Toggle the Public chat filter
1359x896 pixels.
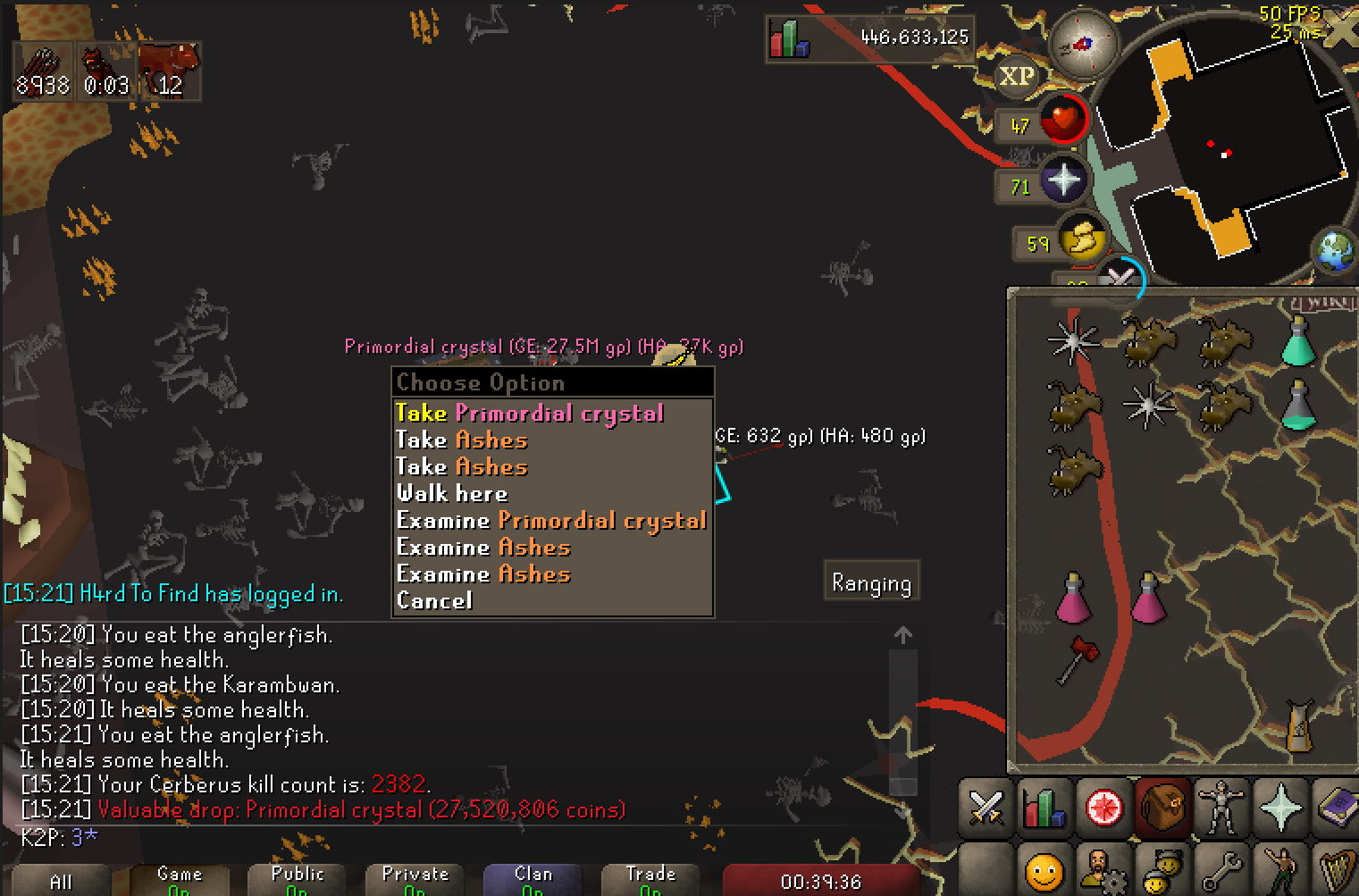click(x=298, y=878)
